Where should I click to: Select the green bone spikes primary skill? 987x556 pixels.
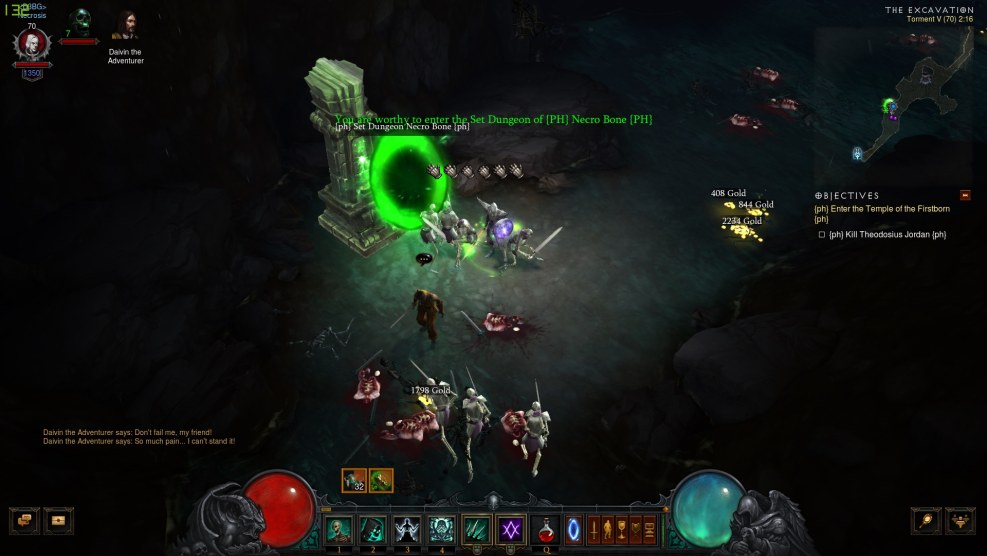coord(477,530)
